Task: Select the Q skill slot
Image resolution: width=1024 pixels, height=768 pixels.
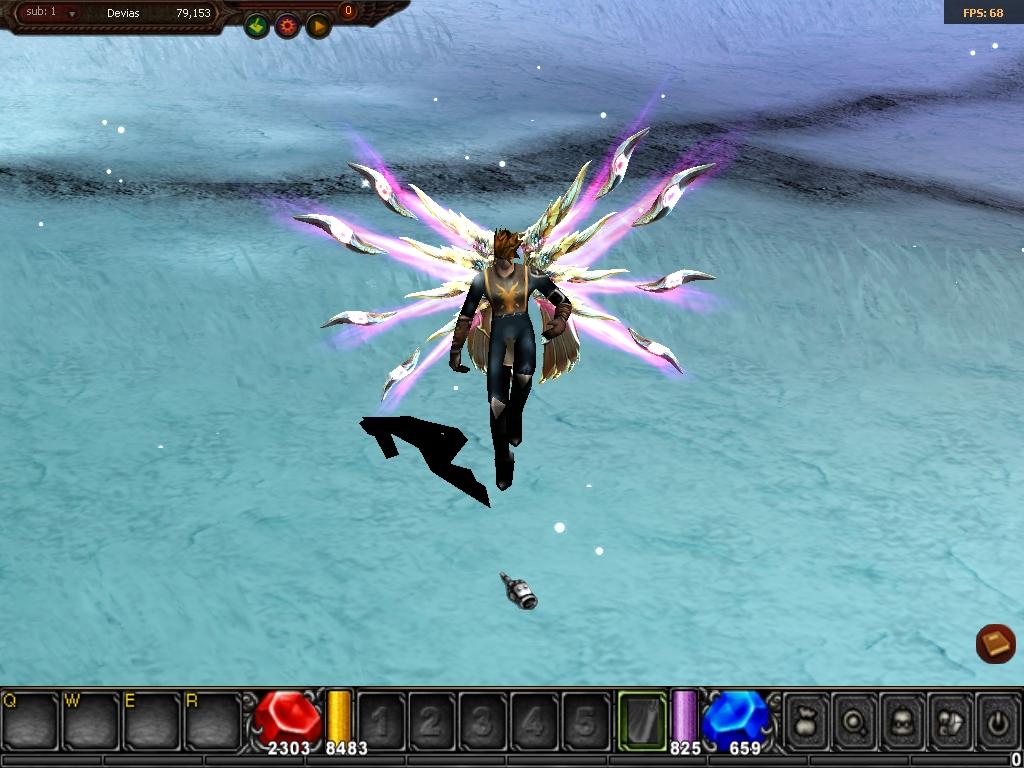Action: [x=30, y=720]
